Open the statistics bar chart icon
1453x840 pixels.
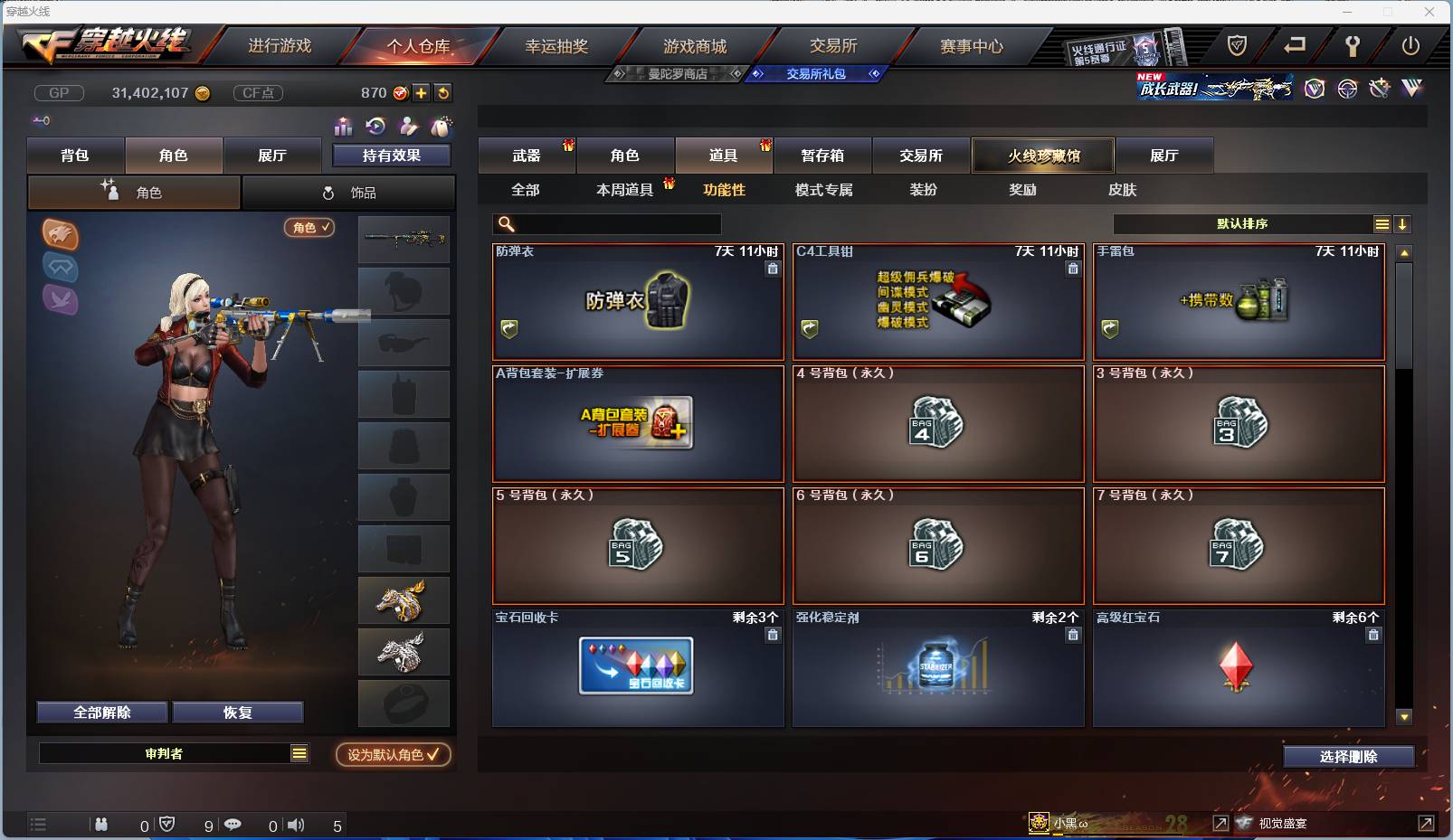pyautogui.click(x=342, y=127)
